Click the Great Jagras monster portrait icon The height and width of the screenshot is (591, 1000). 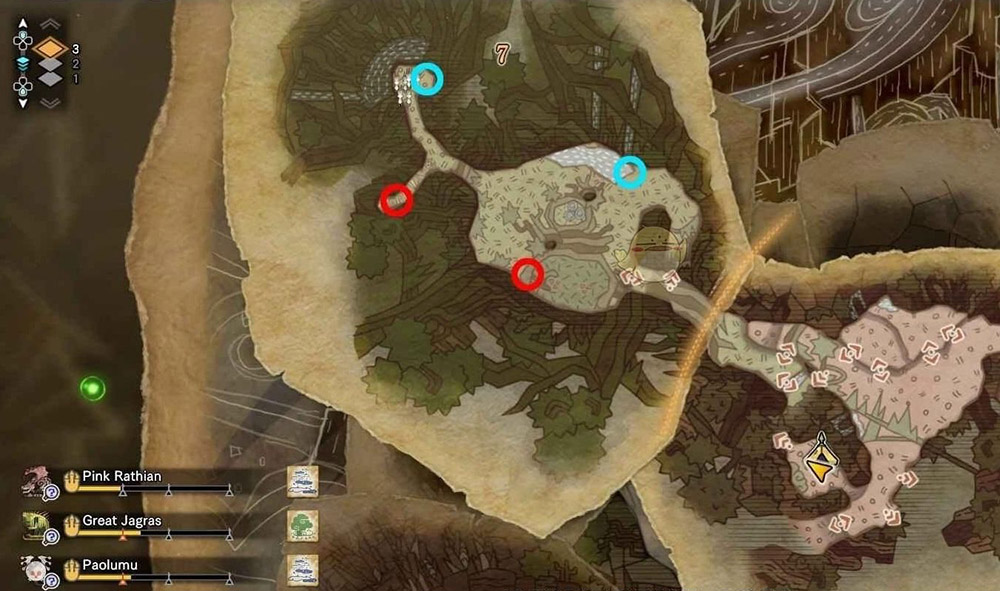[x=36, y=525]
